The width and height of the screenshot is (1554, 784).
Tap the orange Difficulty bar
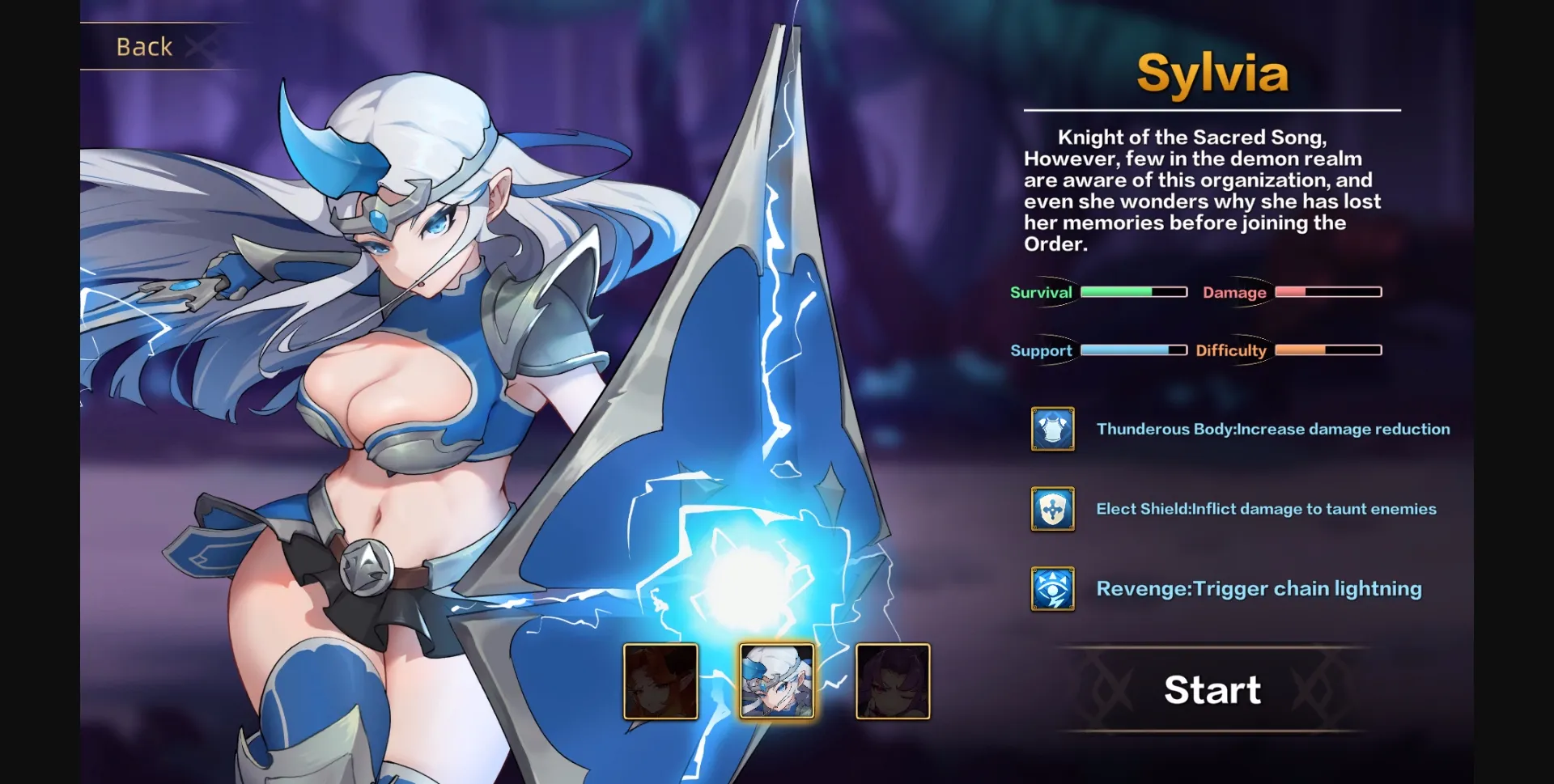point(1327,350)
